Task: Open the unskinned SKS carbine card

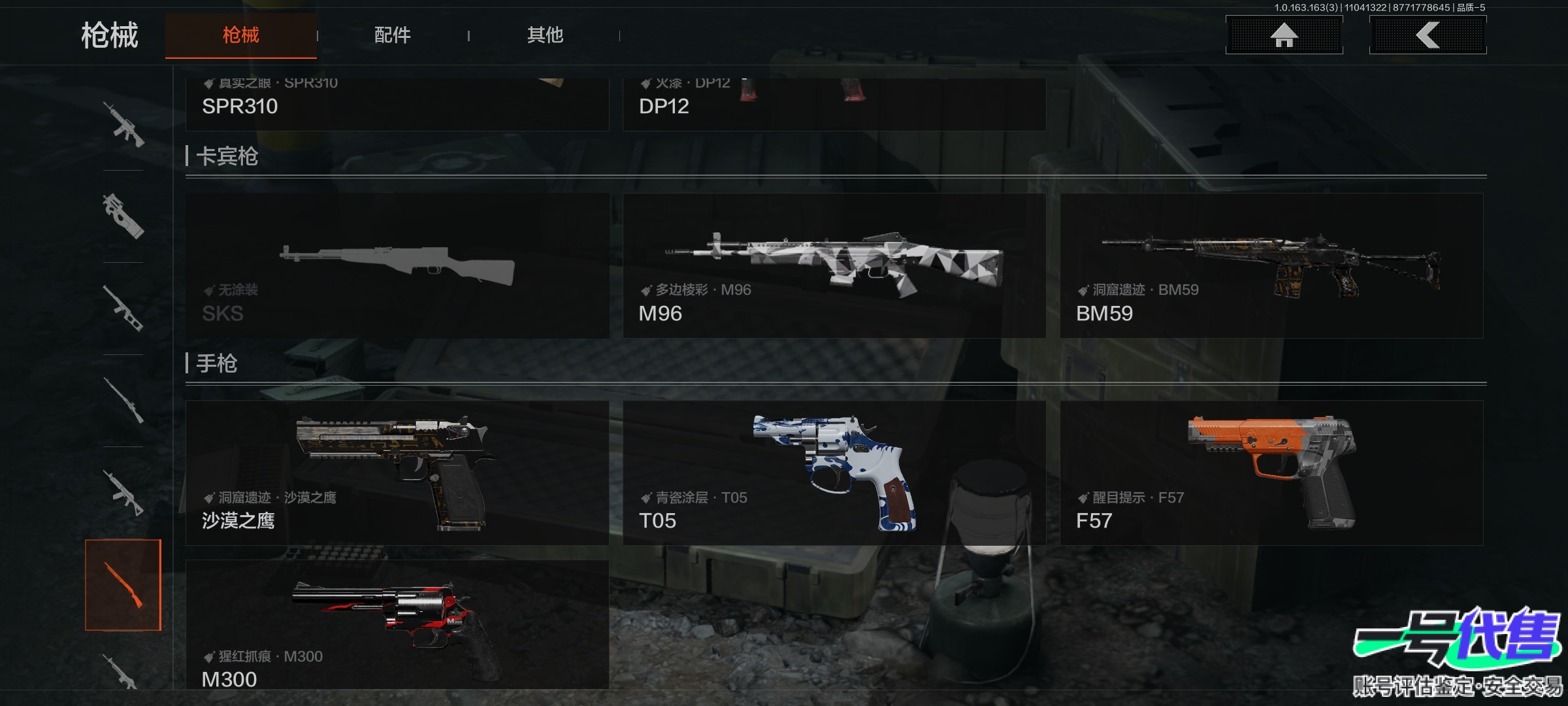Action: pyautogui.click(x=397, y=265)
